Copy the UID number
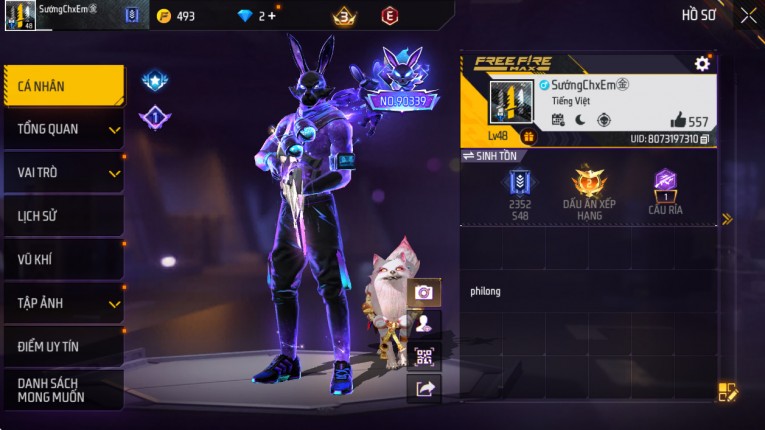 click(x=705, y=139)
